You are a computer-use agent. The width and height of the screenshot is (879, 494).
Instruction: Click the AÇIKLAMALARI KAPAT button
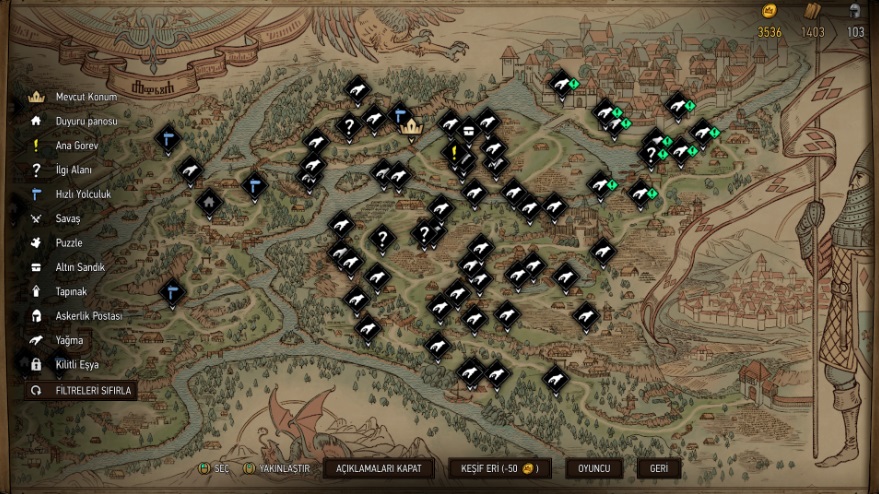click(x=377, y=468)
